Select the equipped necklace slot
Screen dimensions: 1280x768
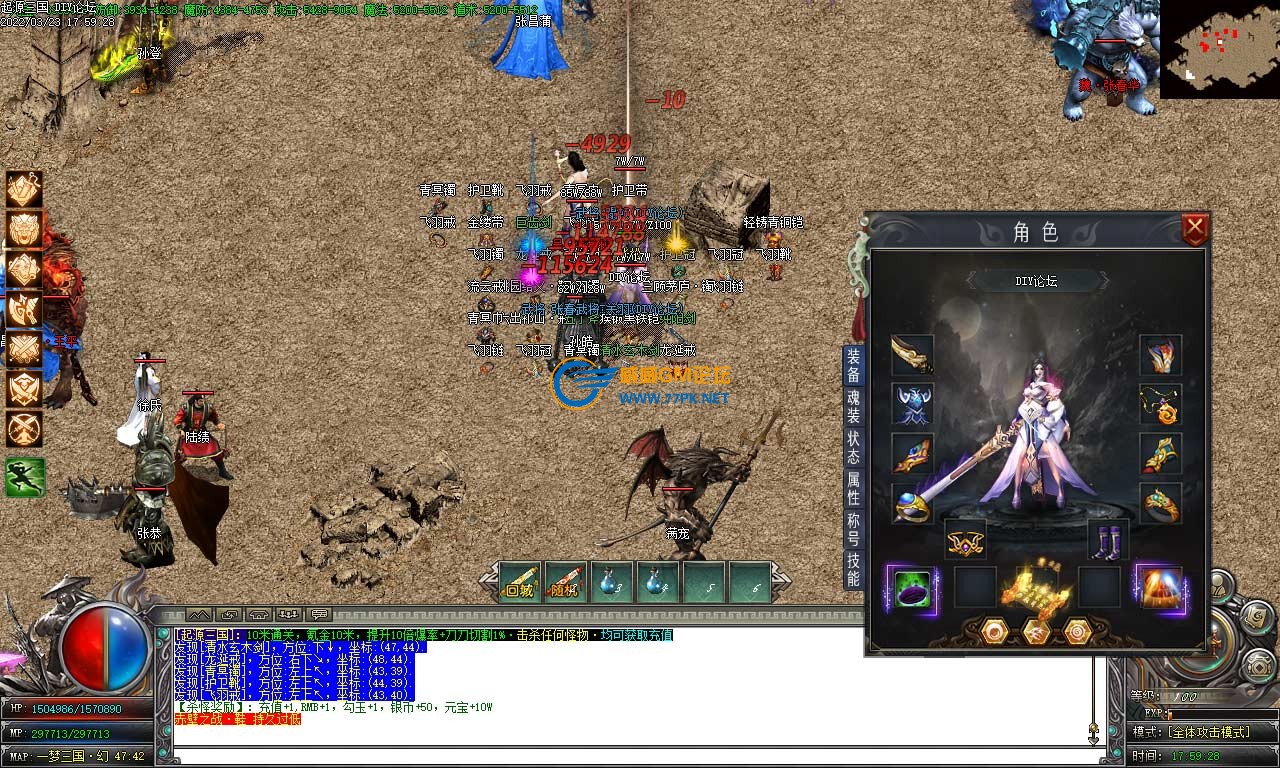coord(1160,404)
